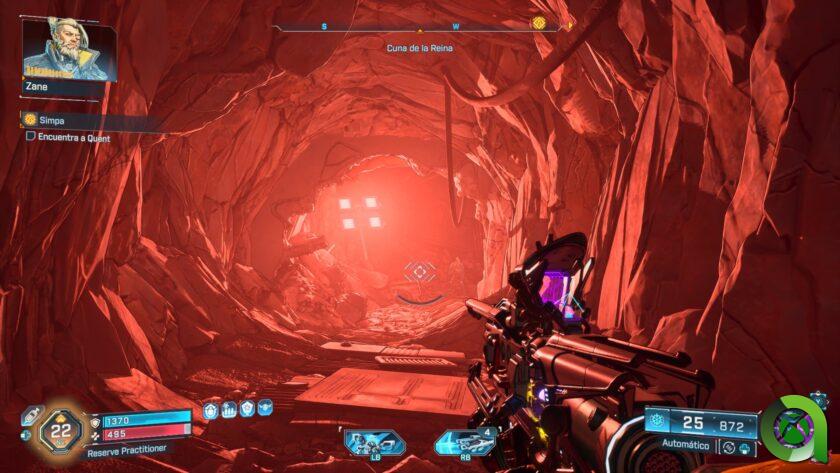Click the repkit canister icon beside the level
This screenshot has width=840, height=473.
(30, 416)
